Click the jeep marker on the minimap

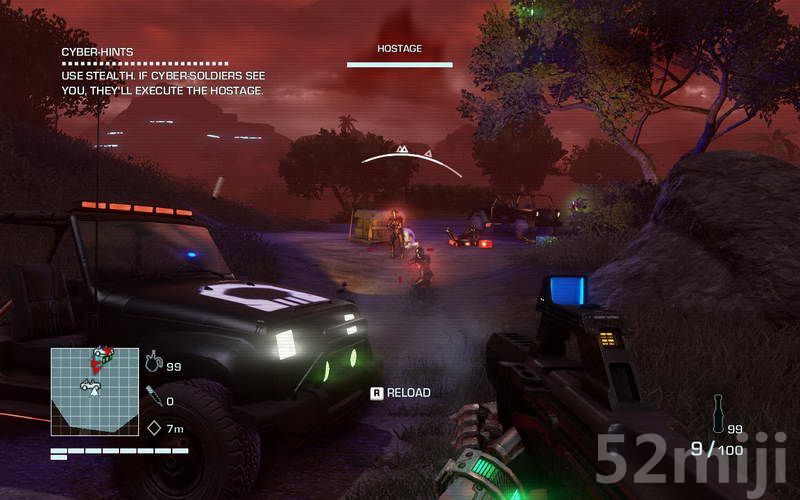point(91,384)
